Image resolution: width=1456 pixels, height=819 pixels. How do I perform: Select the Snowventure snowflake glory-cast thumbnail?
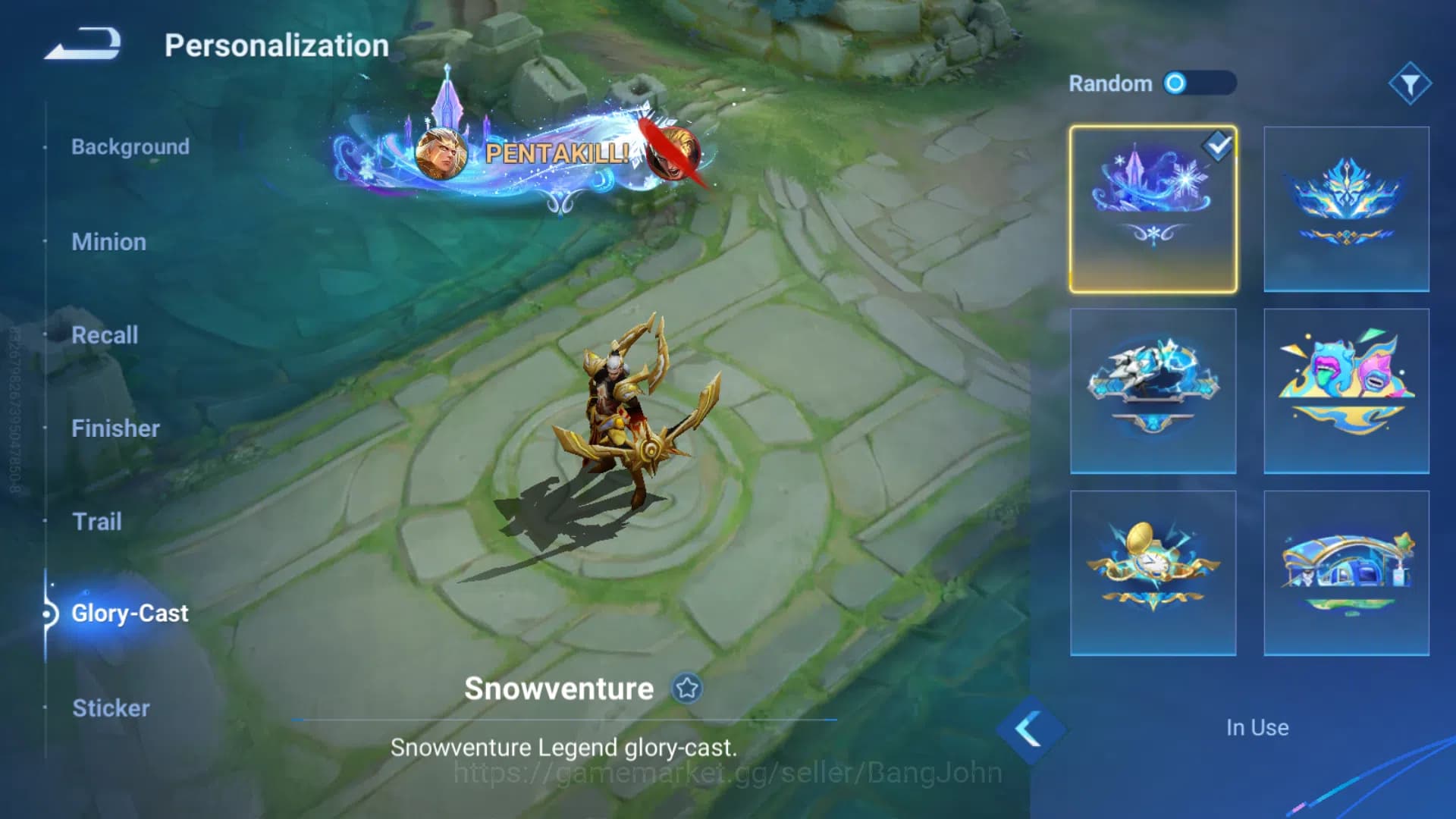click(1152, 207)
